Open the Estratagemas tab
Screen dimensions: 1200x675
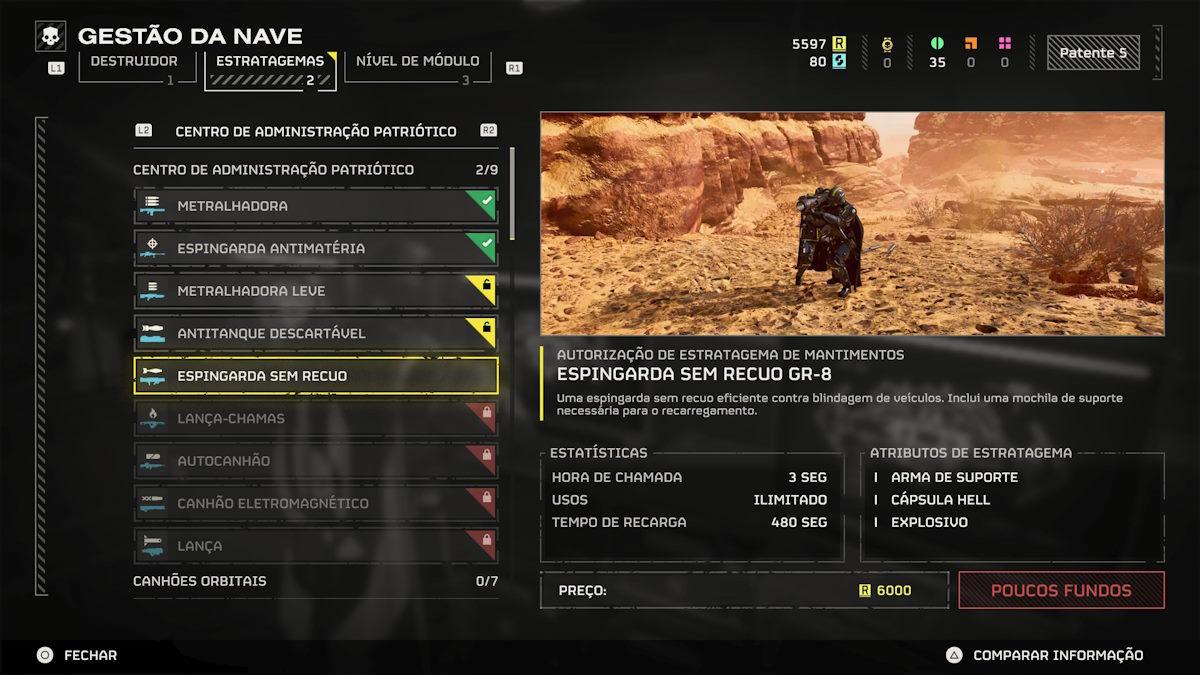269,63
